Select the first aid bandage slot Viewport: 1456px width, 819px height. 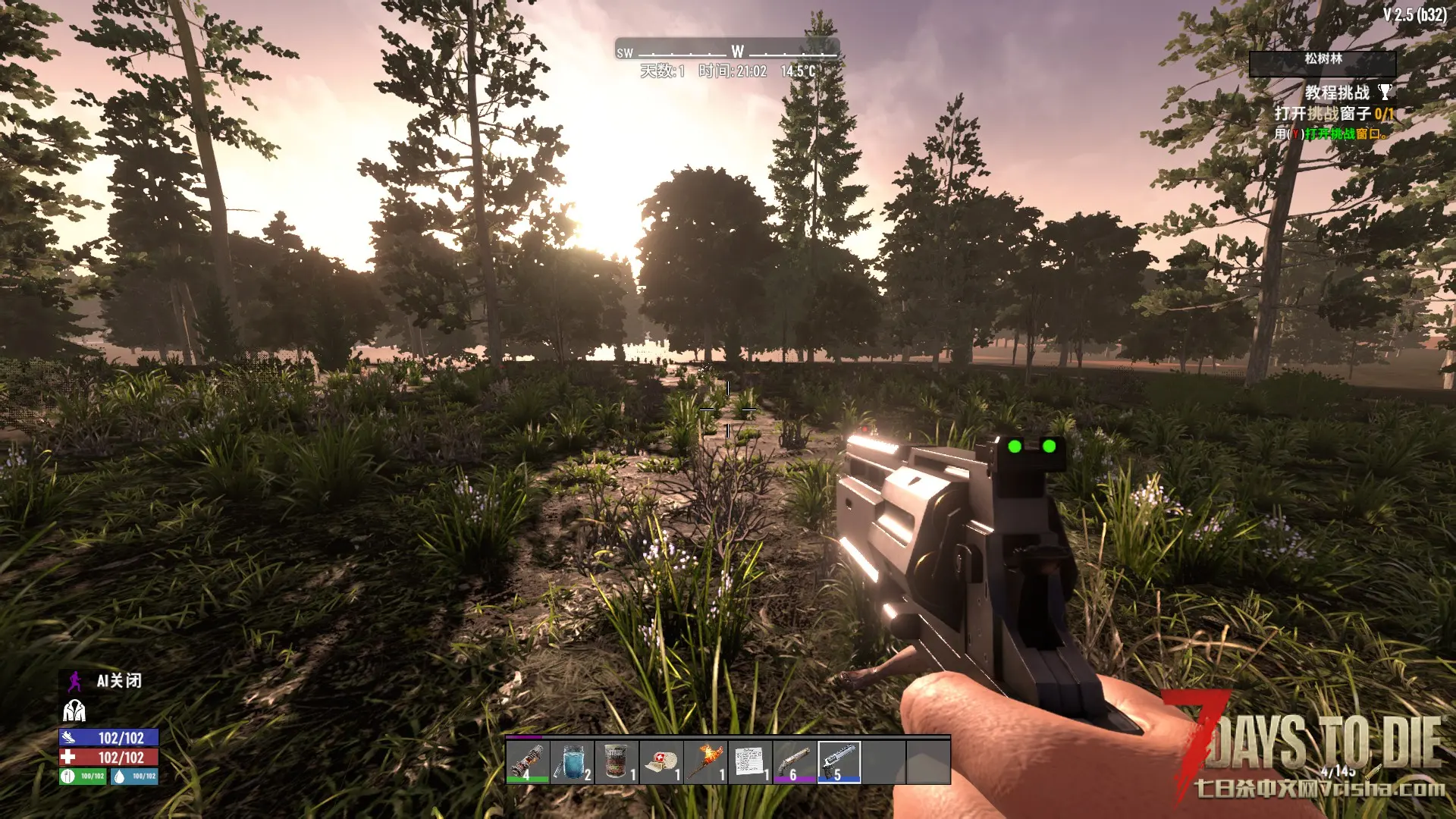[x=661, y=761]
